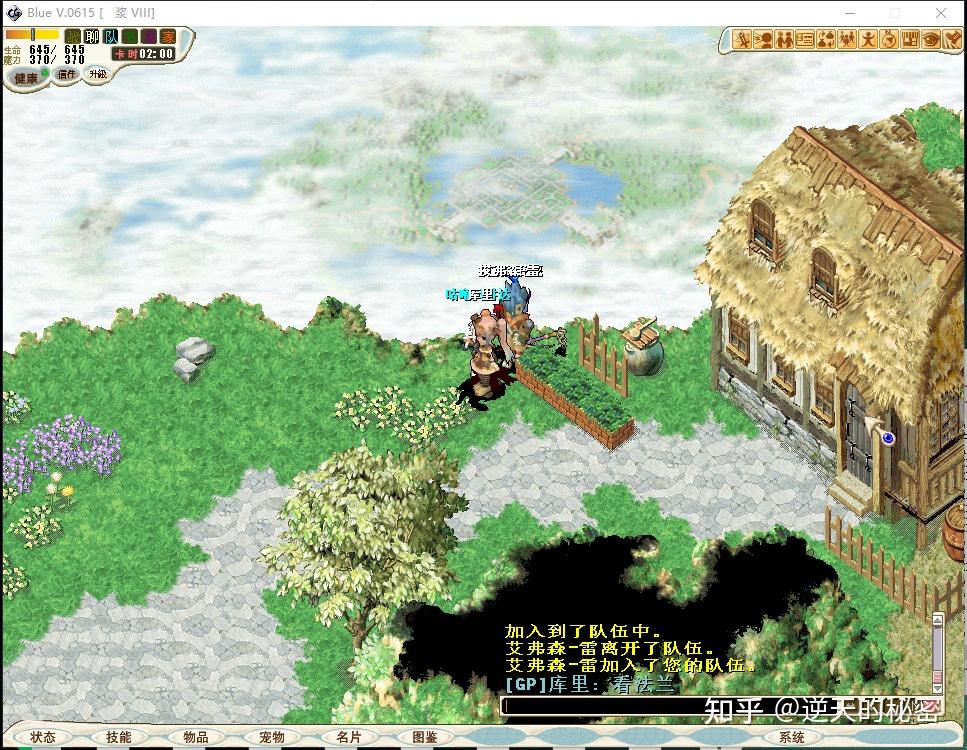Click the 升级 level up button
Viewport: 967px width, 750px height.
point(97,74)
